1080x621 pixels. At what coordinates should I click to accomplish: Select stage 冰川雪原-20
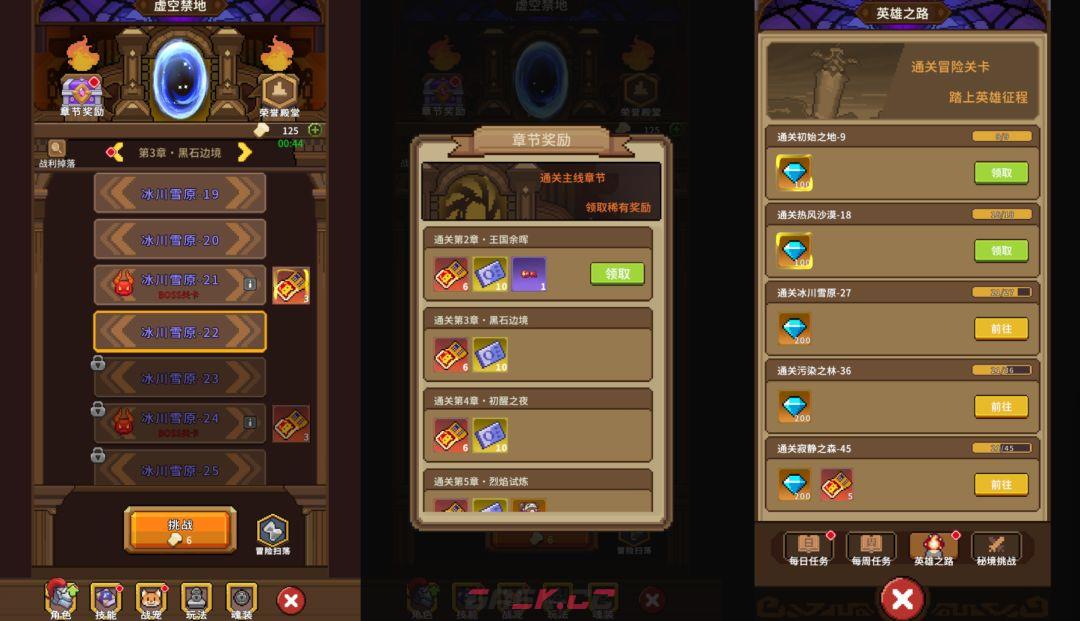pyautogui.click(x=180, y=240)
